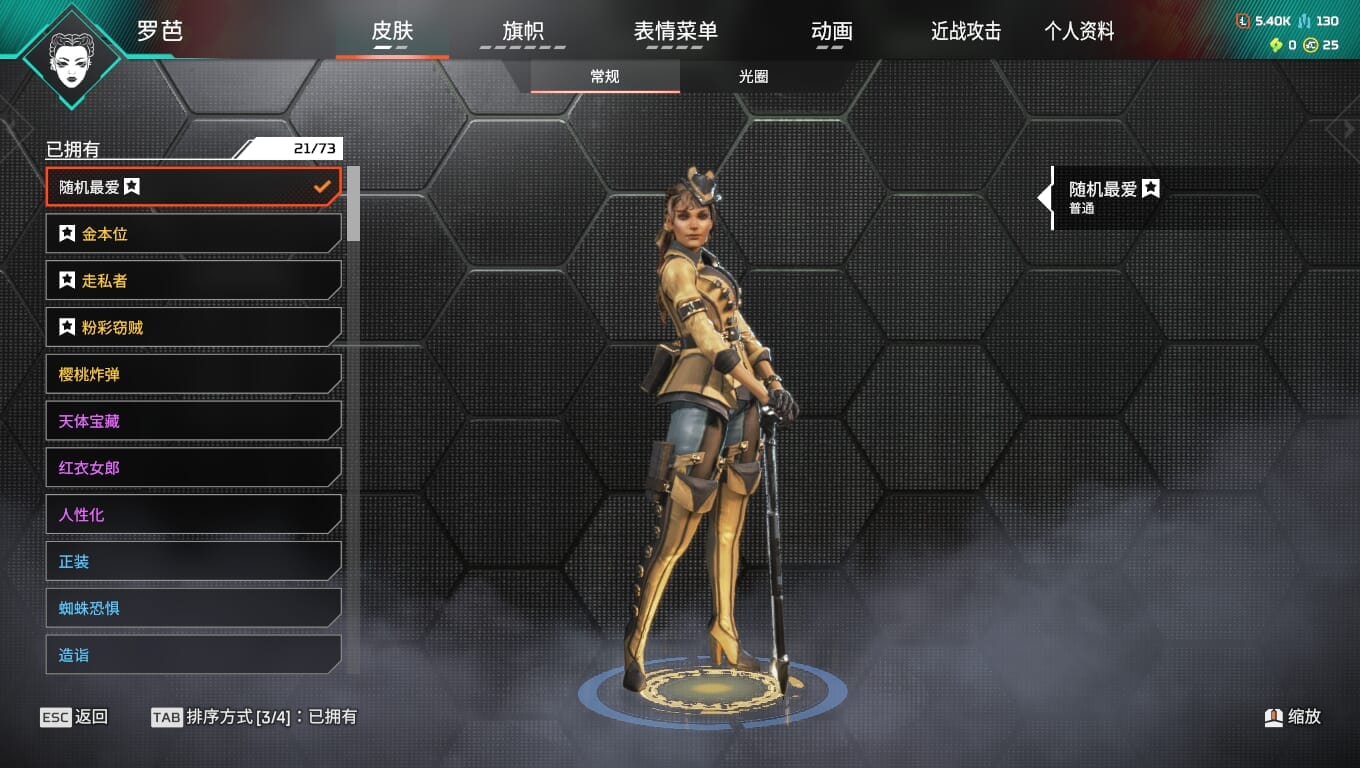Show the 个人资料 tab
This screenshot has height=768, width=1360.
(x=1079, y=32)
